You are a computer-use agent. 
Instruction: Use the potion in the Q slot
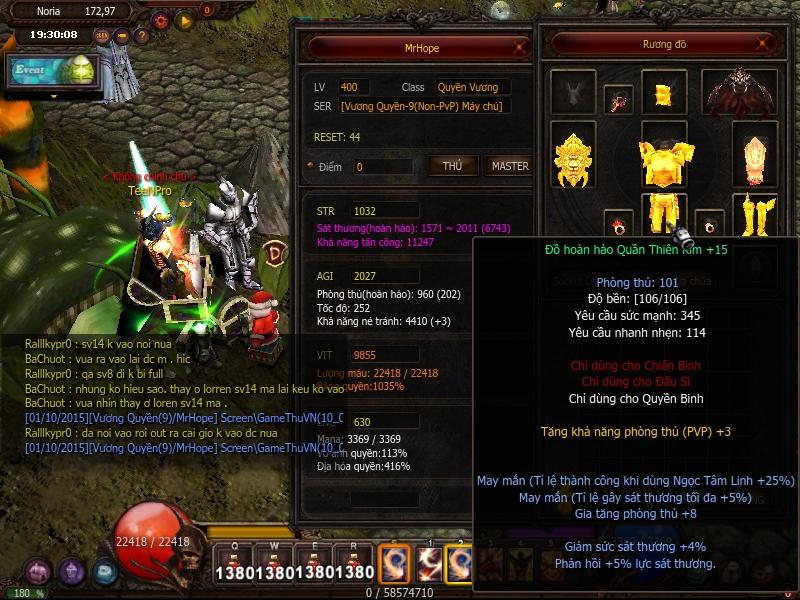(x=231, y=562)
